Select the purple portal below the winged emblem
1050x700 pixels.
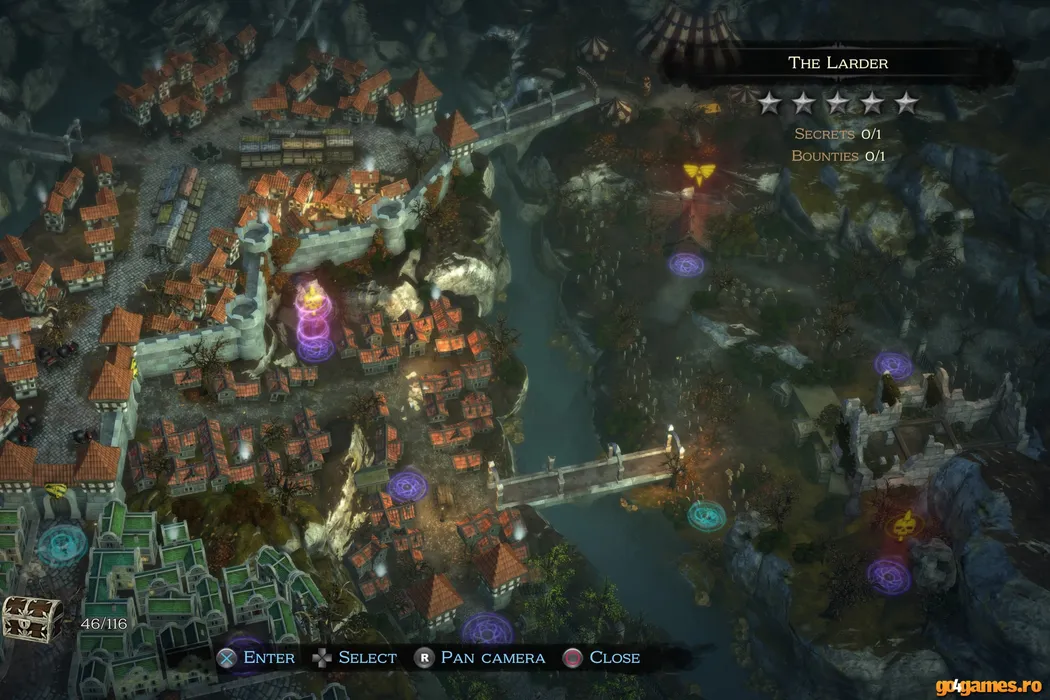pyautogui.click(x=686, y=265)
